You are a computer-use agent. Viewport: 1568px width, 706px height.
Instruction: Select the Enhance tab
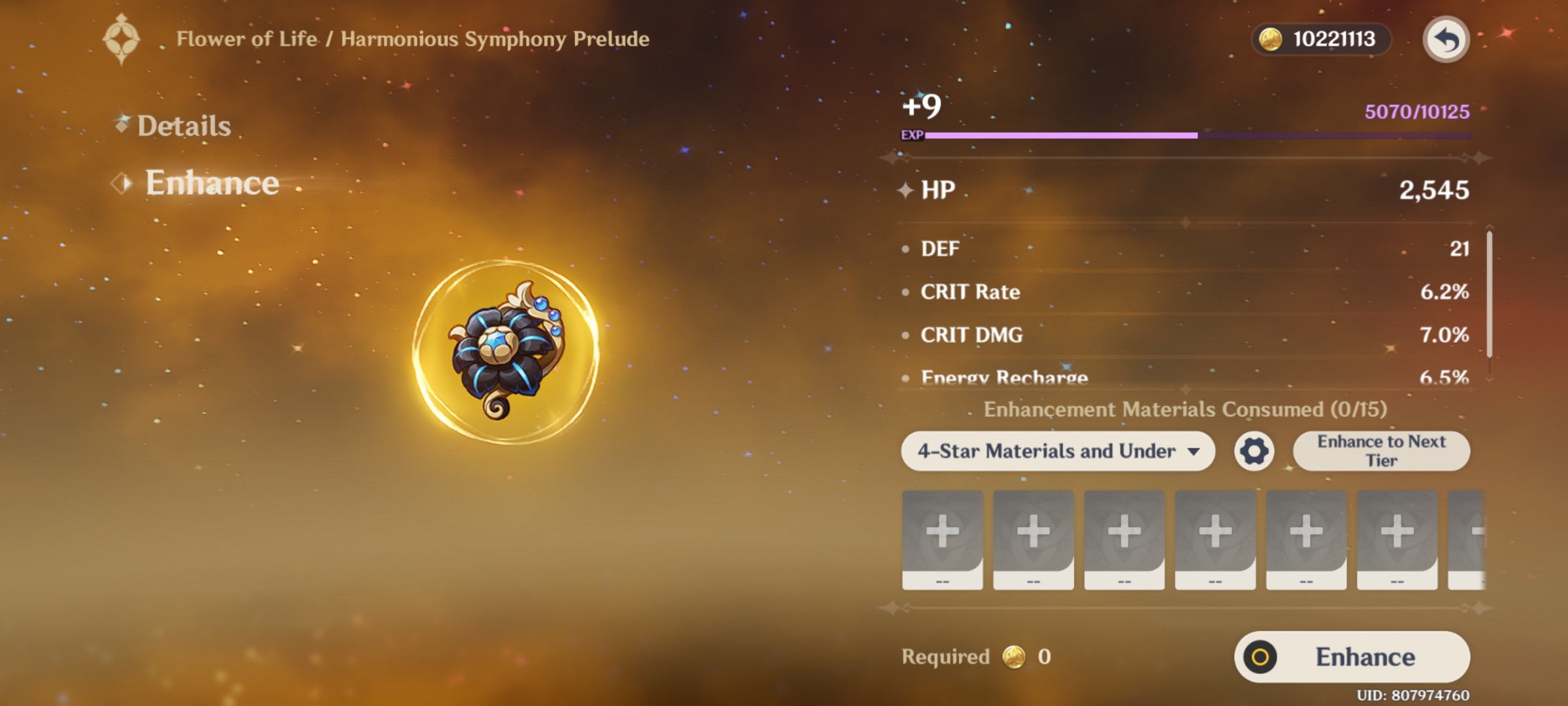211,182
